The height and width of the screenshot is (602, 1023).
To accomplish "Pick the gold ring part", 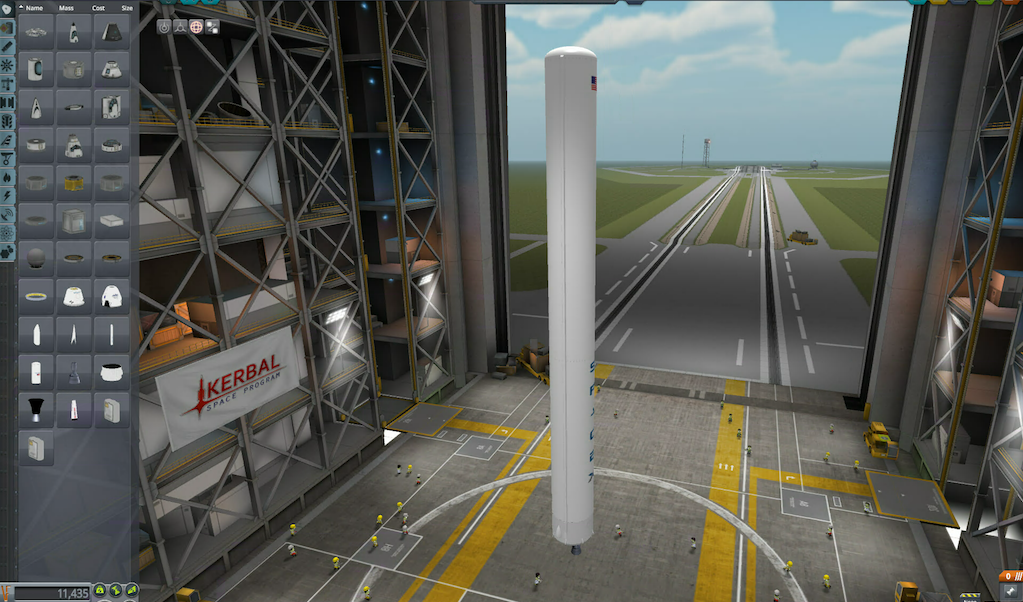I will [x=36, y=296].
